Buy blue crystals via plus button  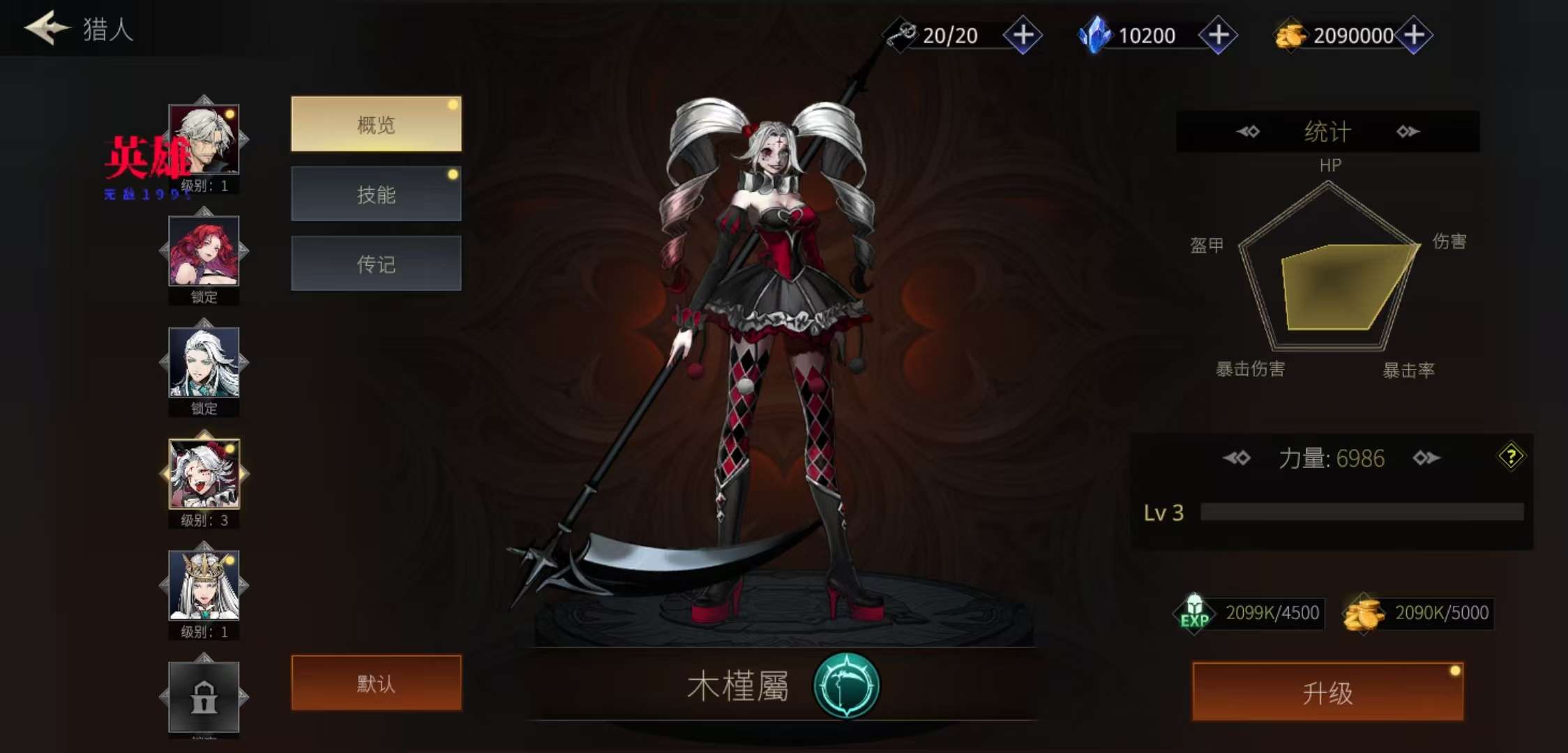pyautogui.click(x=1218, y=35)
